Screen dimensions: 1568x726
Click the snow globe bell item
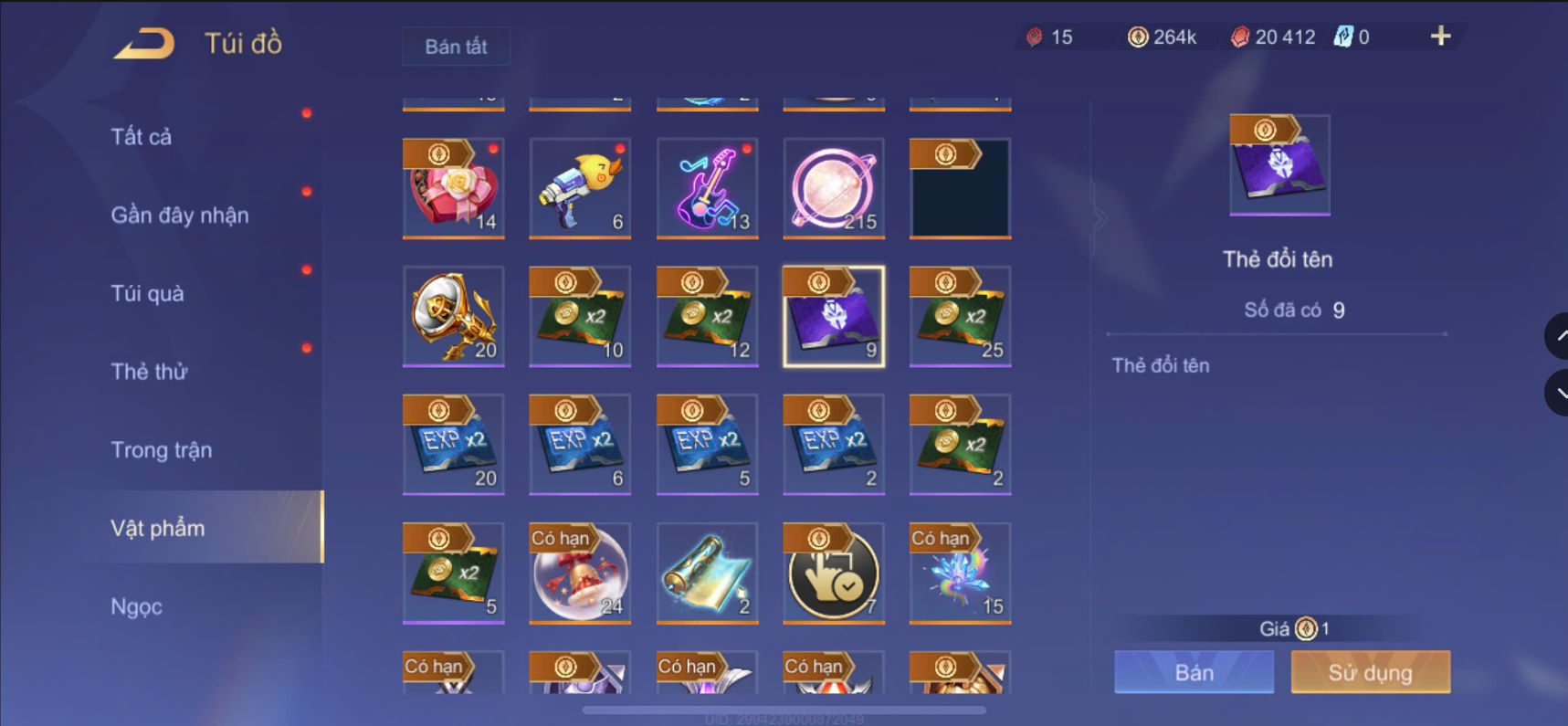coord(579,573)
